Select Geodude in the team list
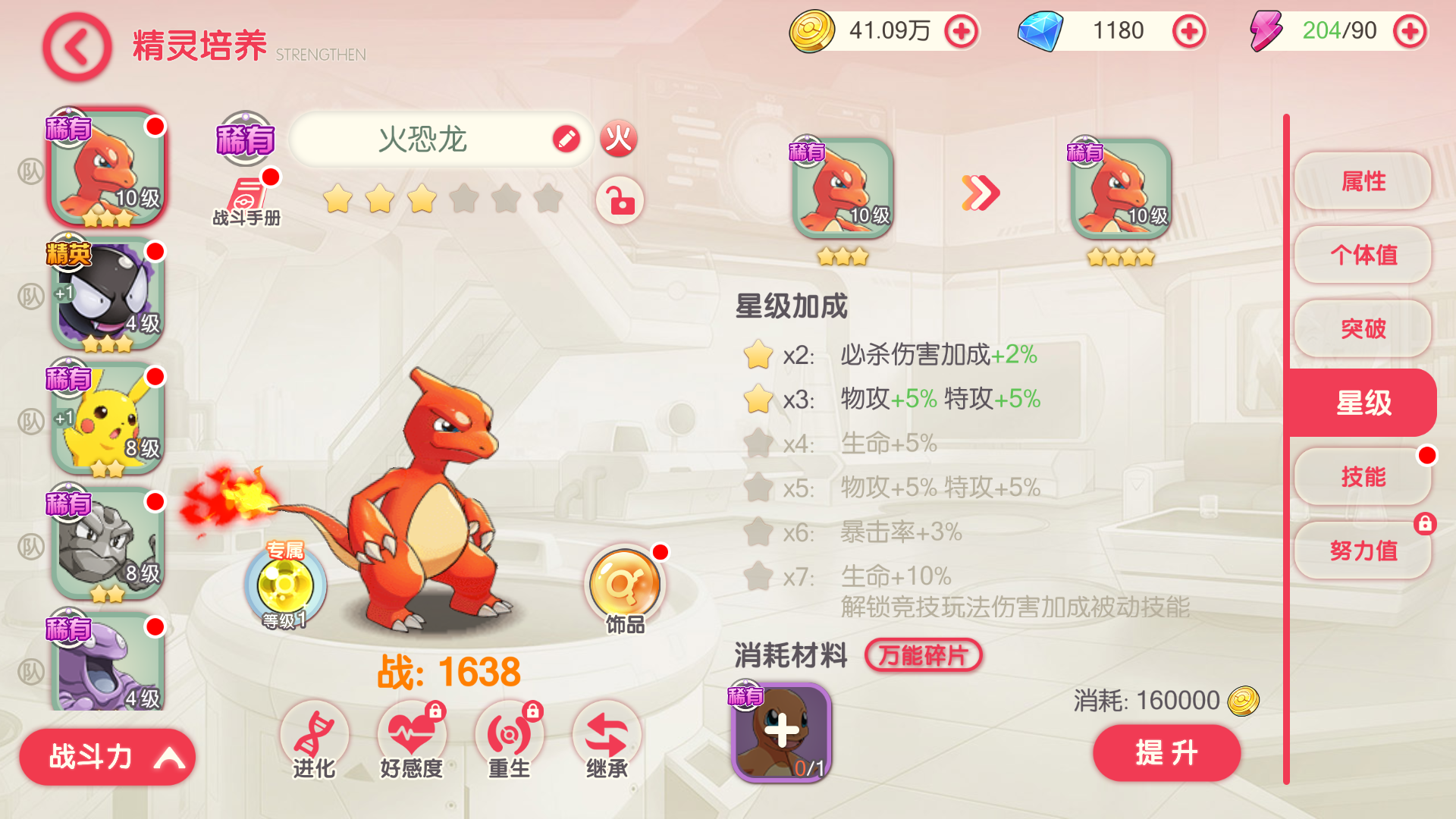The width and height of the screenshot is (1456, 819). click(x=107, y=544)
